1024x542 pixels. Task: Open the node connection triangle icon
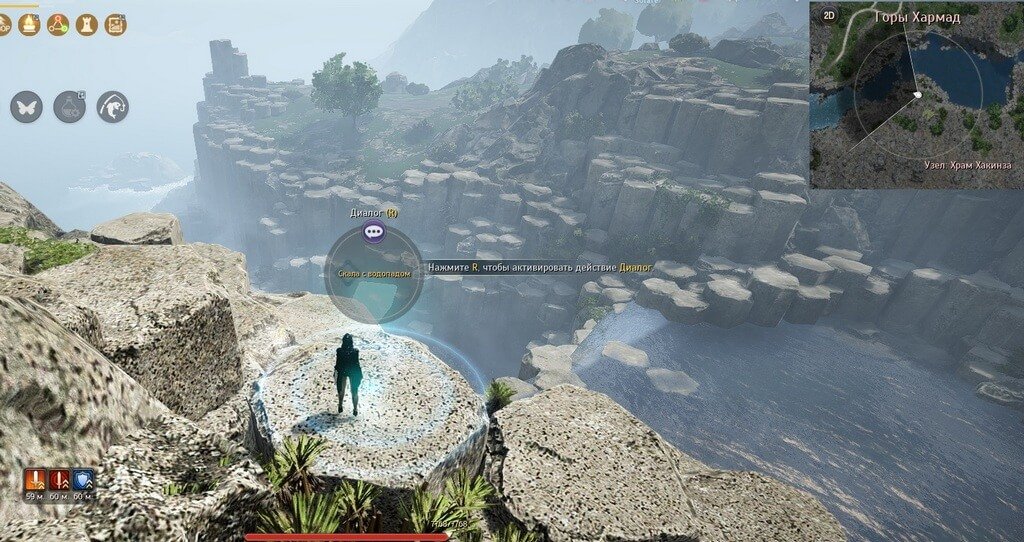coord(57,24)
